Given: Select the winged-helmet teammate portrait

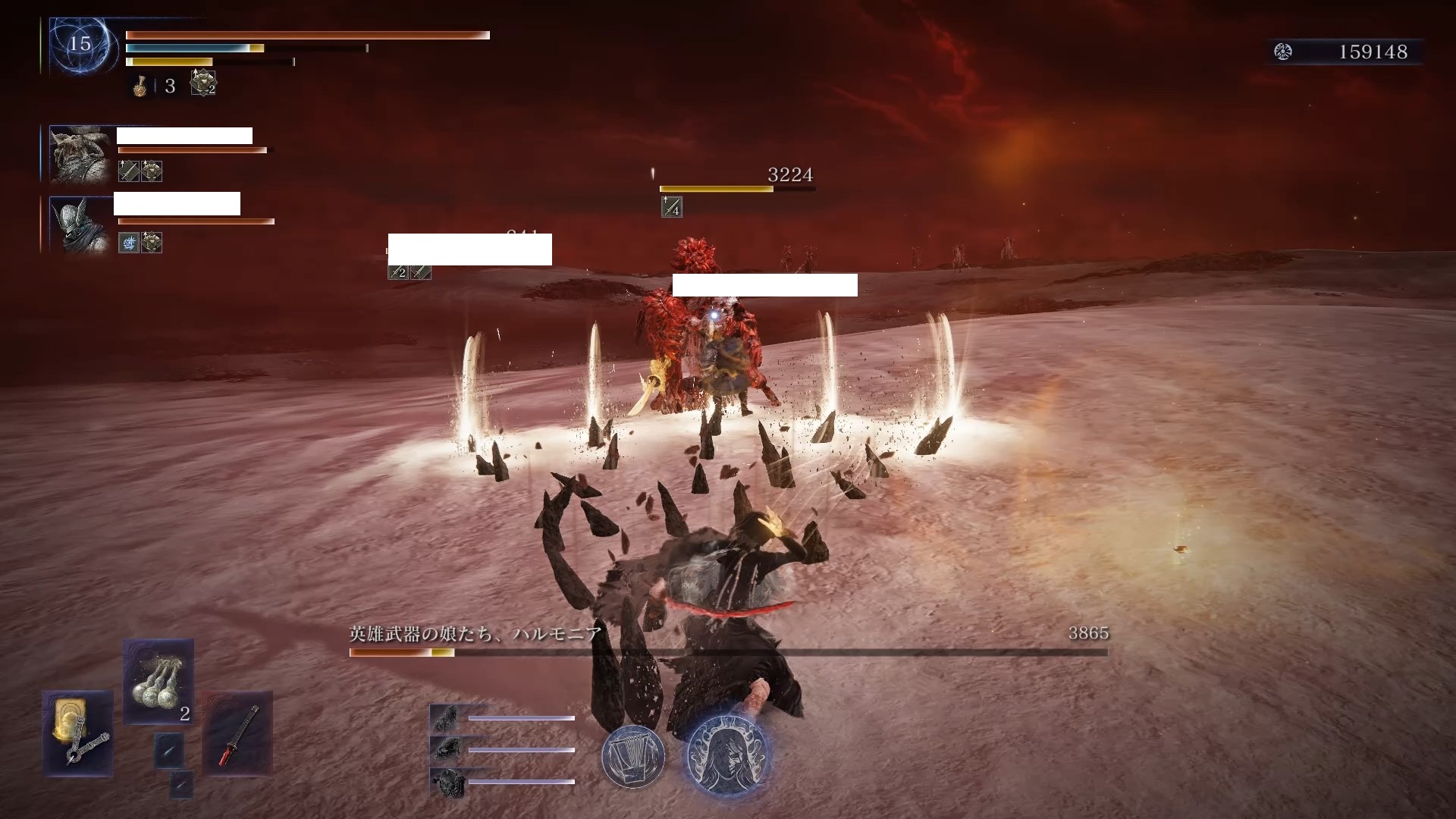Looking at the screenshot, I should pyautogui.click(x=80, y=224).
